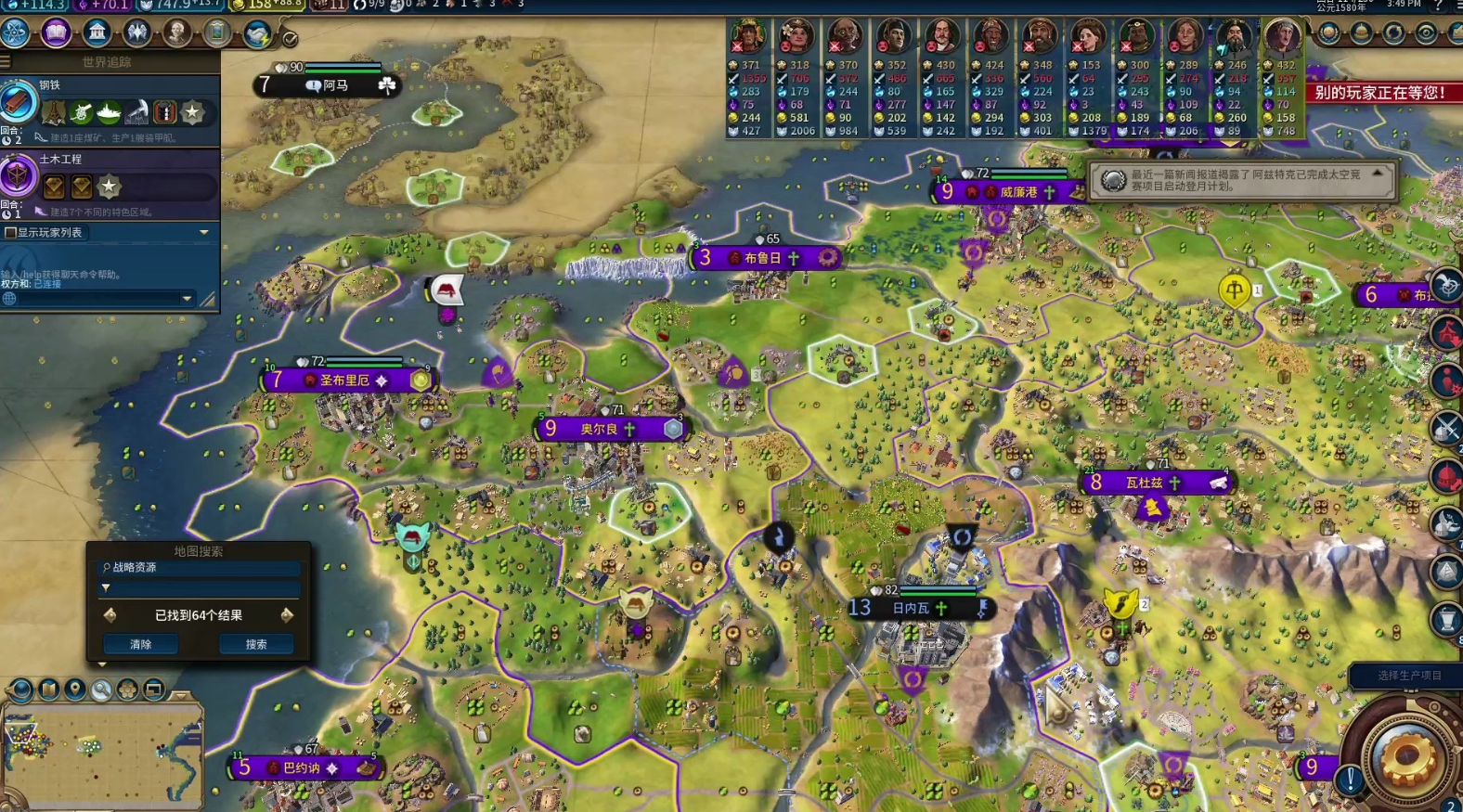Go to the next search result arrow
Screen dimensions: 1463x812
(287, 615)
